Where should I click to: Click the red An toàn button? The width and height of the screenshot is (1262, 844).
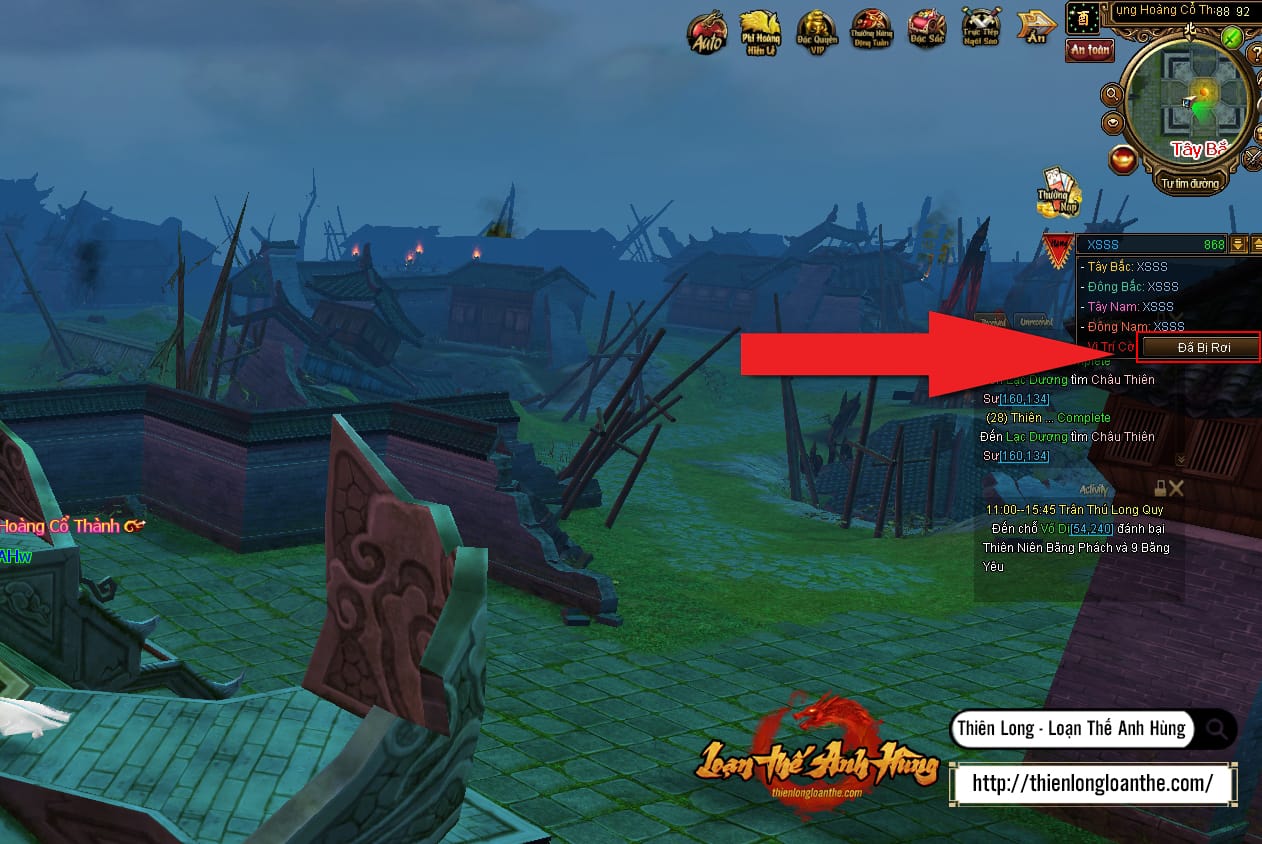tap(1089, 50)
